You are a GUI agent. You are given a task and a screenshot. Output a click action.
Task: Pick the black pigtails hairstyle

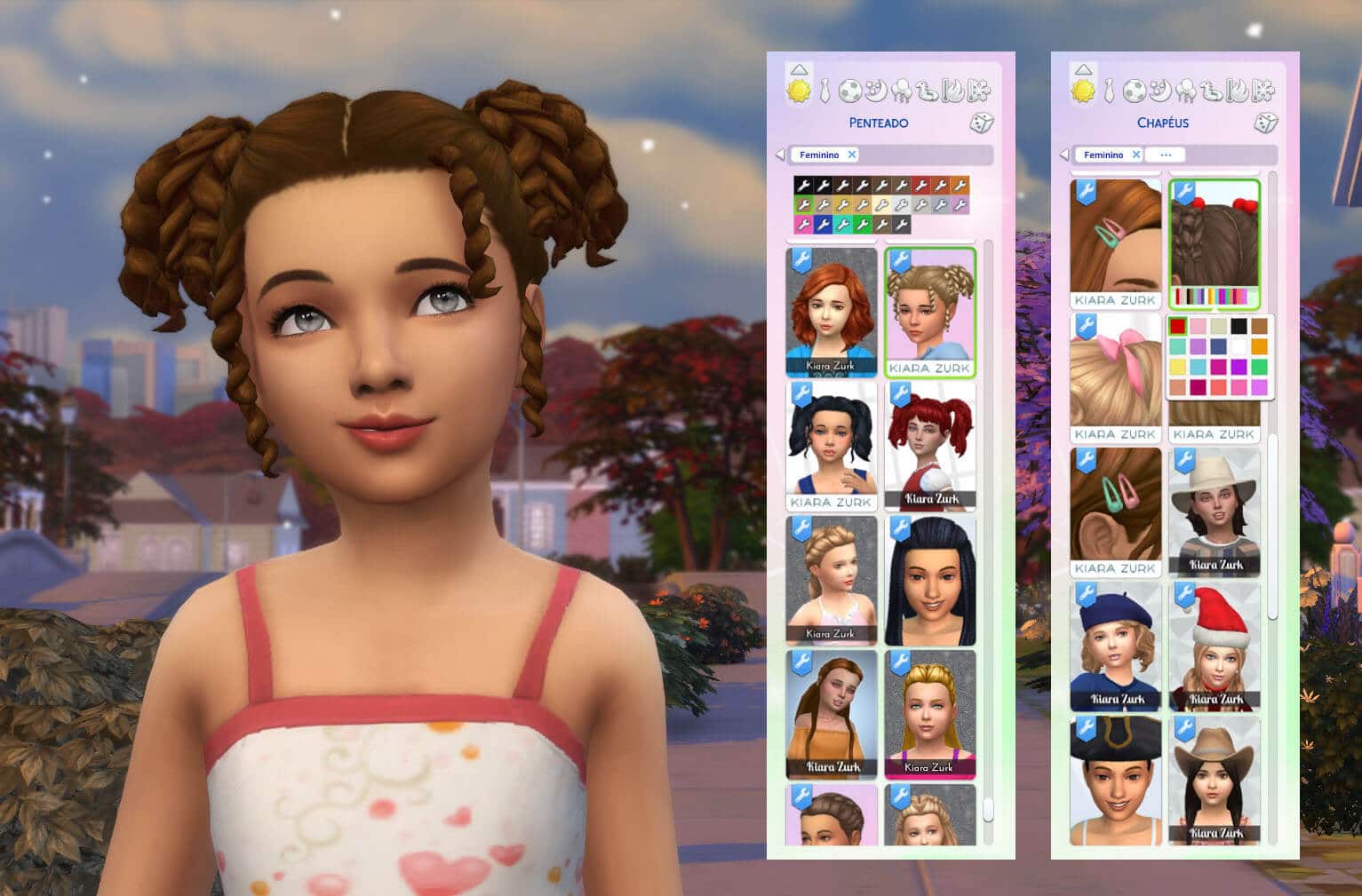click(x=832, y=445)
